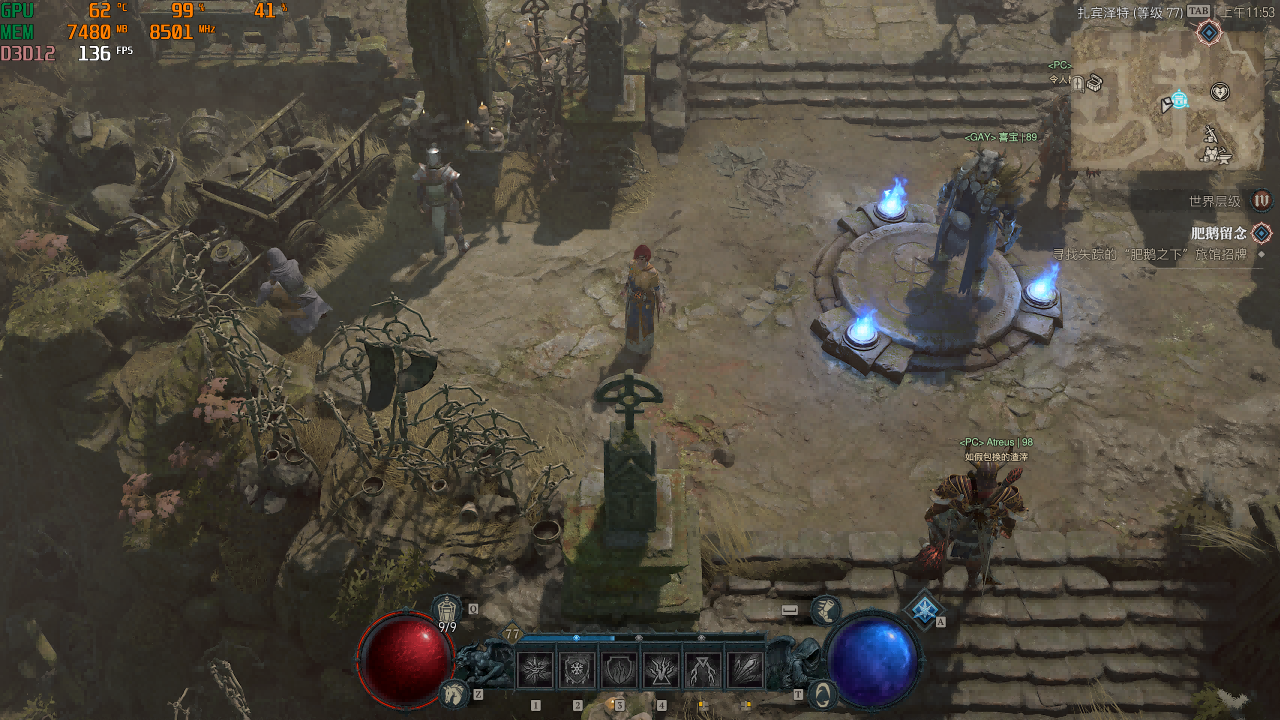
Task: Select the waypoint marker on minimap
Action: [1179, 99]
